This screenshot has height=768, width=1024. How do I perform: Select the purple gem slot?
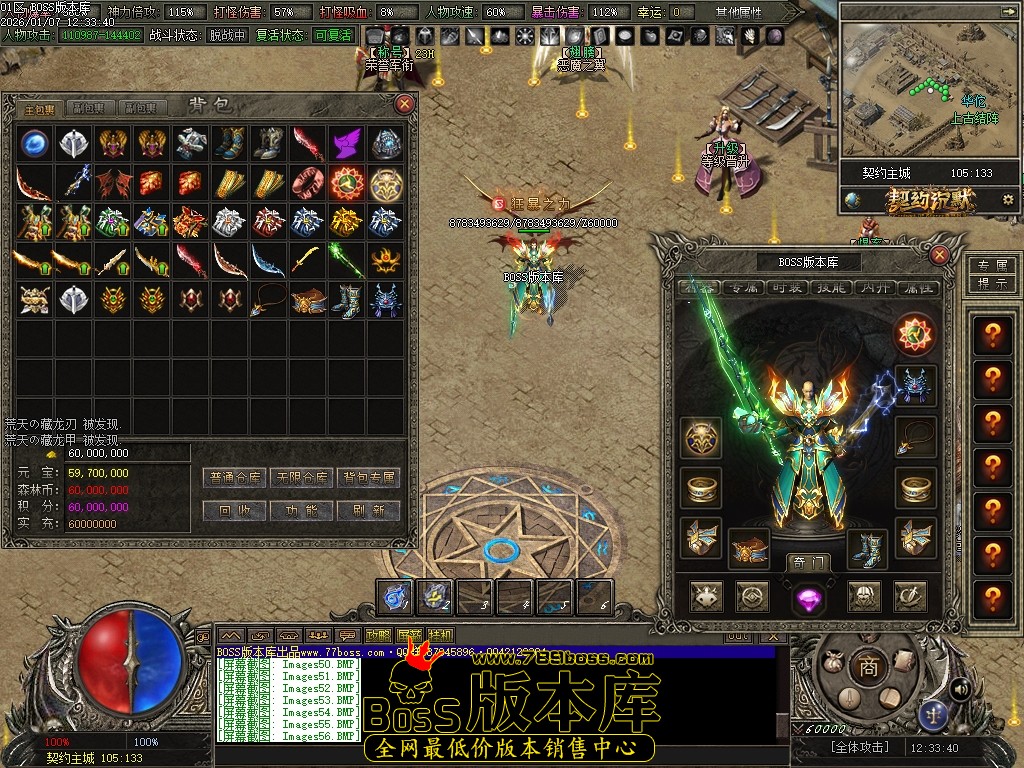[807, 598]
